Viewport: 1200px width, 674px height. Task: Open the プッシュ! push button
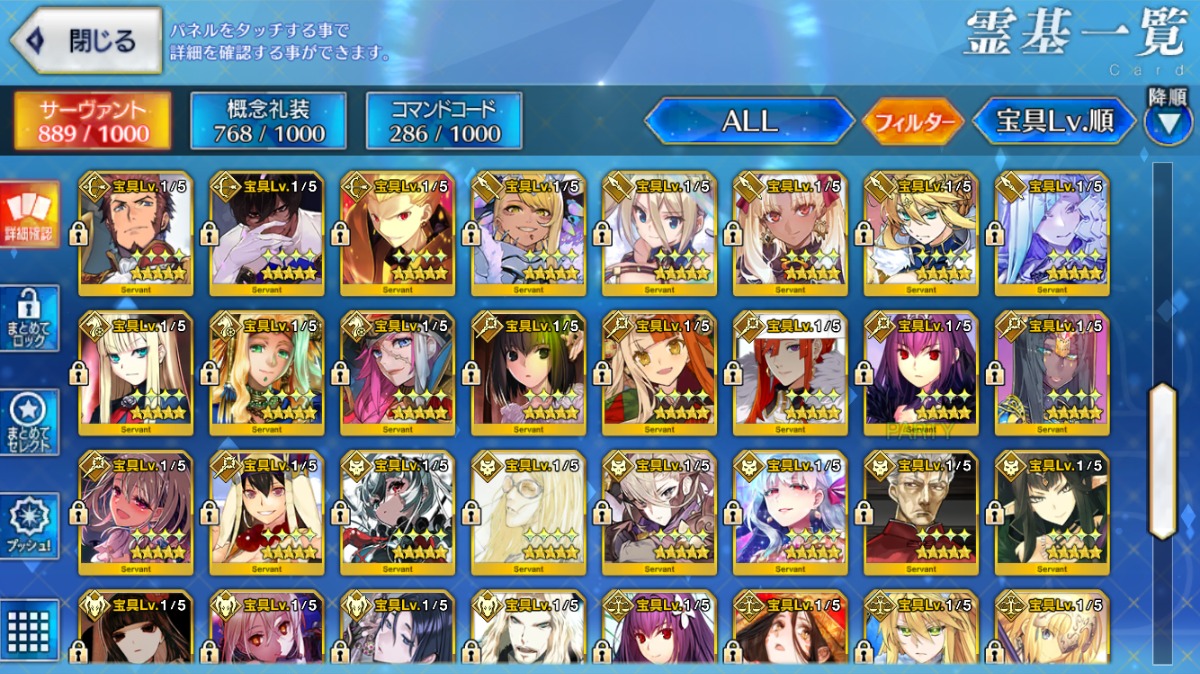29,526
